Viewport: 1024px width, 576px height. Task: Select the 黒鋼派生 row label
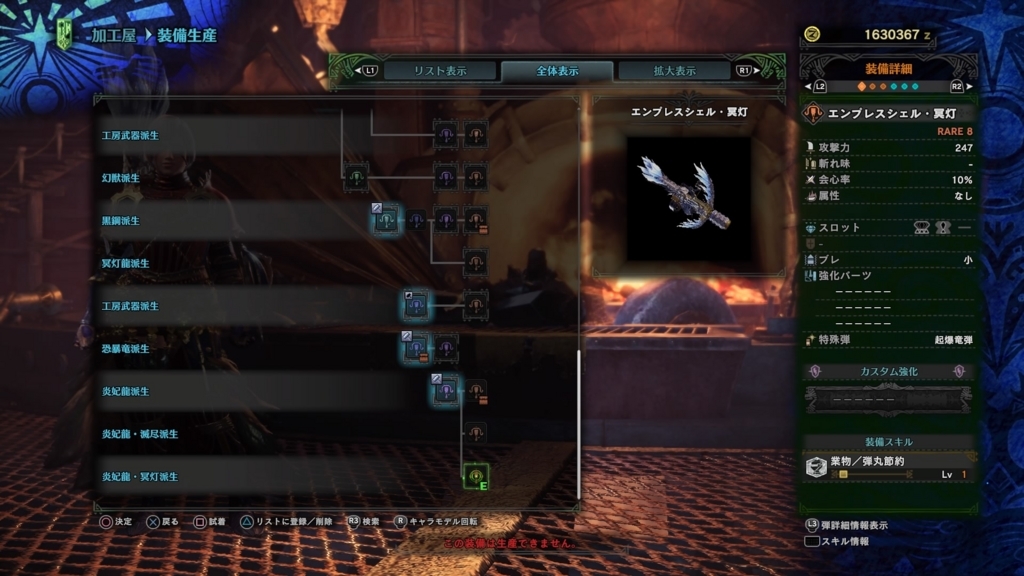pyautogui.click(x=120, y=220)
